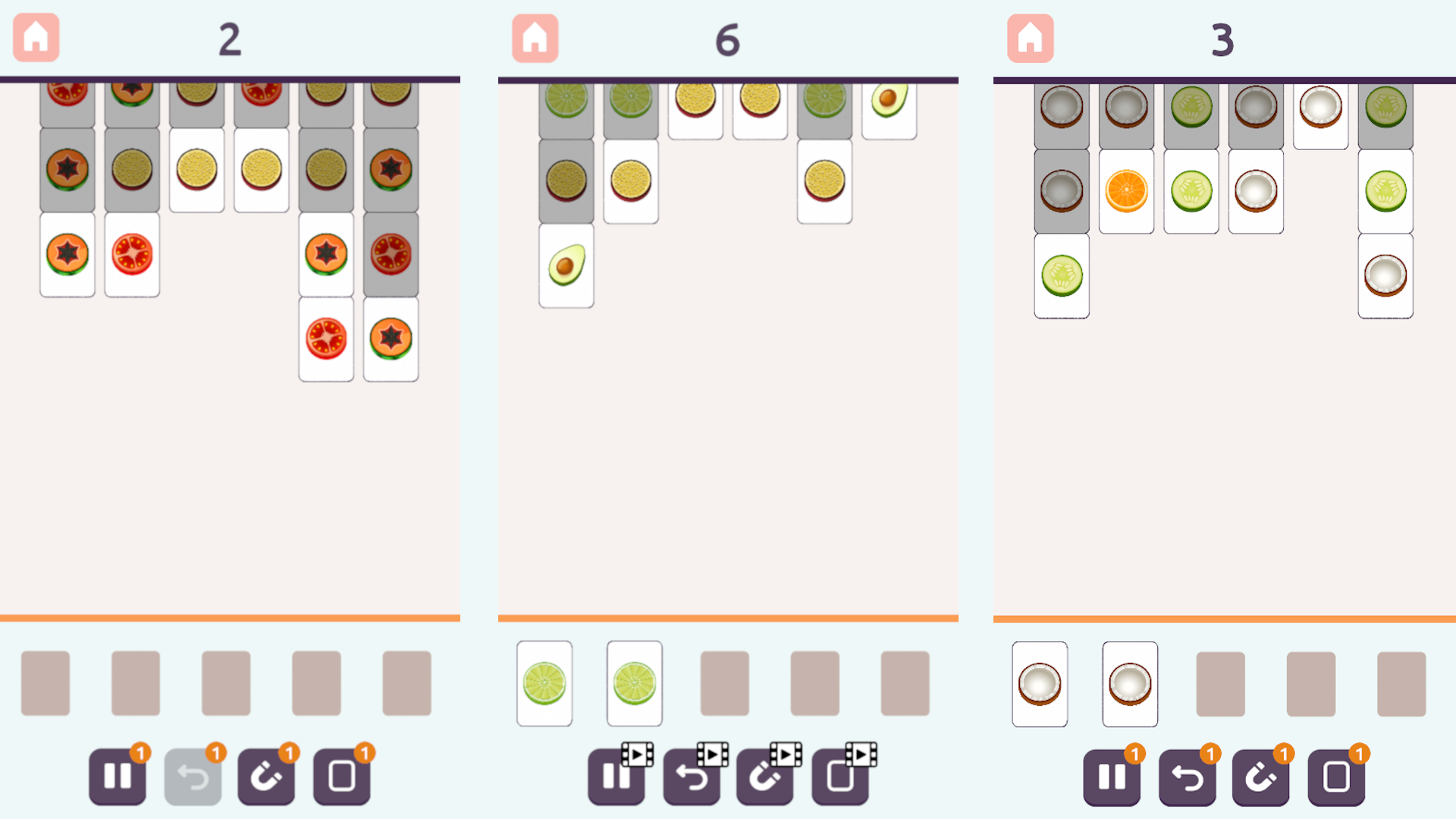
Task: Tap the avocado card in the middle panel
Action: coord(566,264)
